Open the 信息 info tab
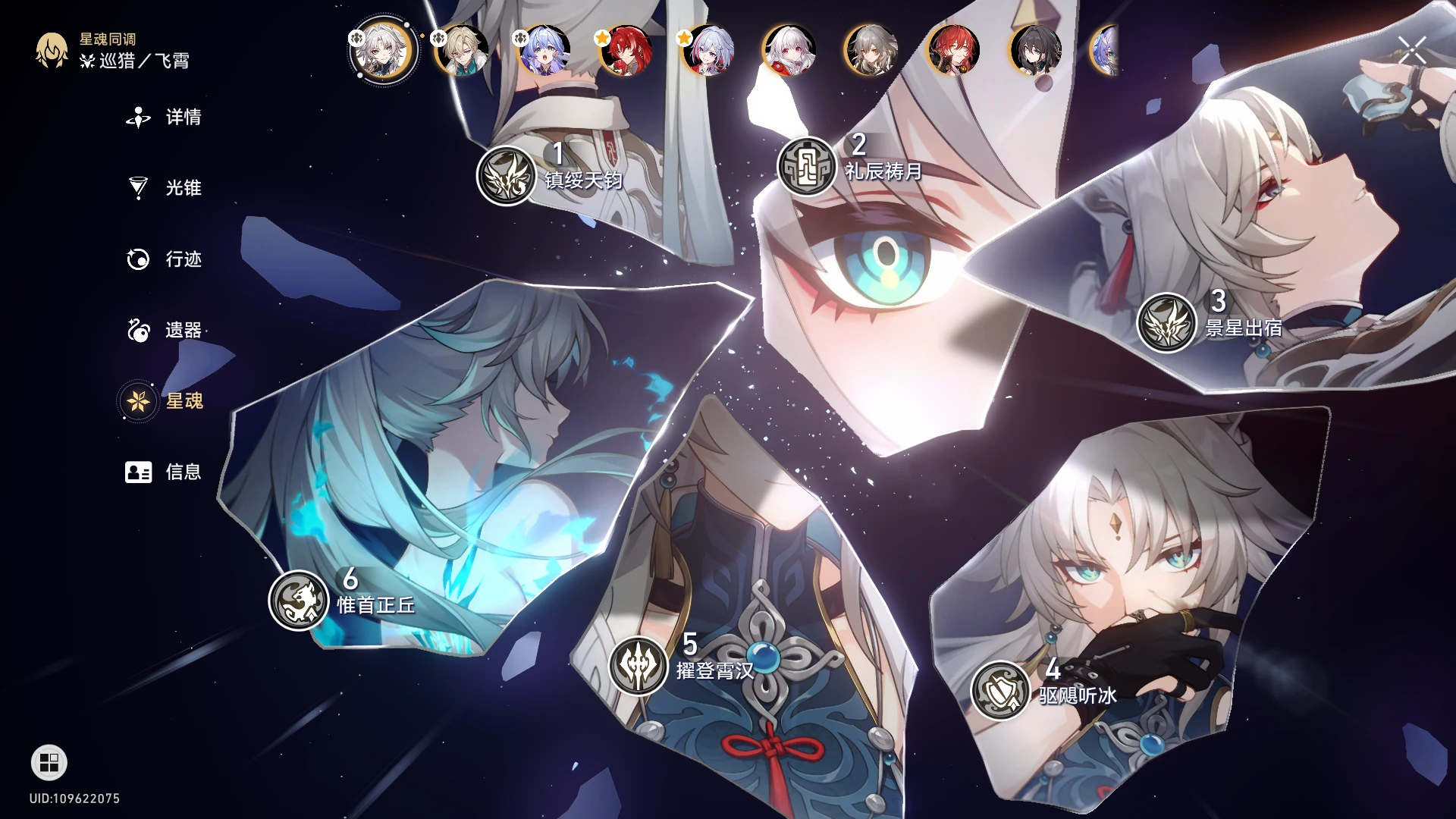The width and height of the screenshot is (1456, 819). click(x=164, y=472)
